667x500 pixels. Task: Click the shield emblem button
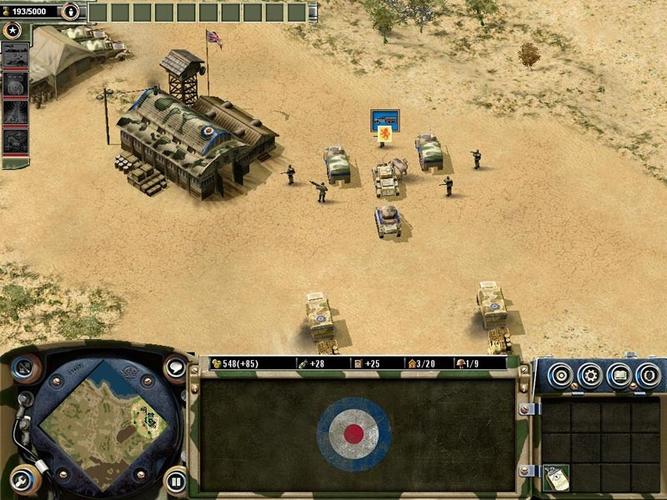click(648, 376)
